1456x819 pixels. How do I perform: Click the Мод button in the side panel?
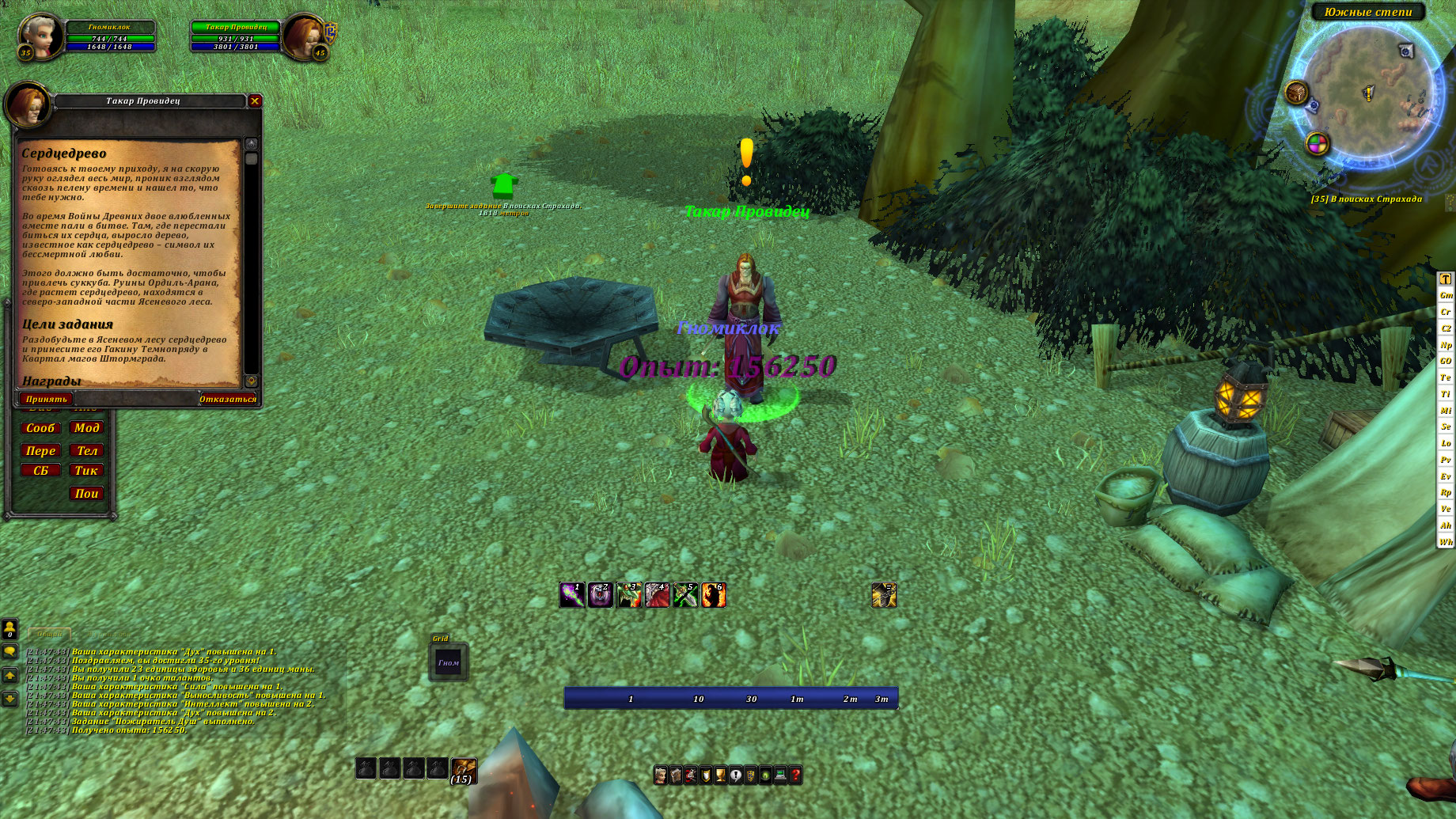[86, 428]
